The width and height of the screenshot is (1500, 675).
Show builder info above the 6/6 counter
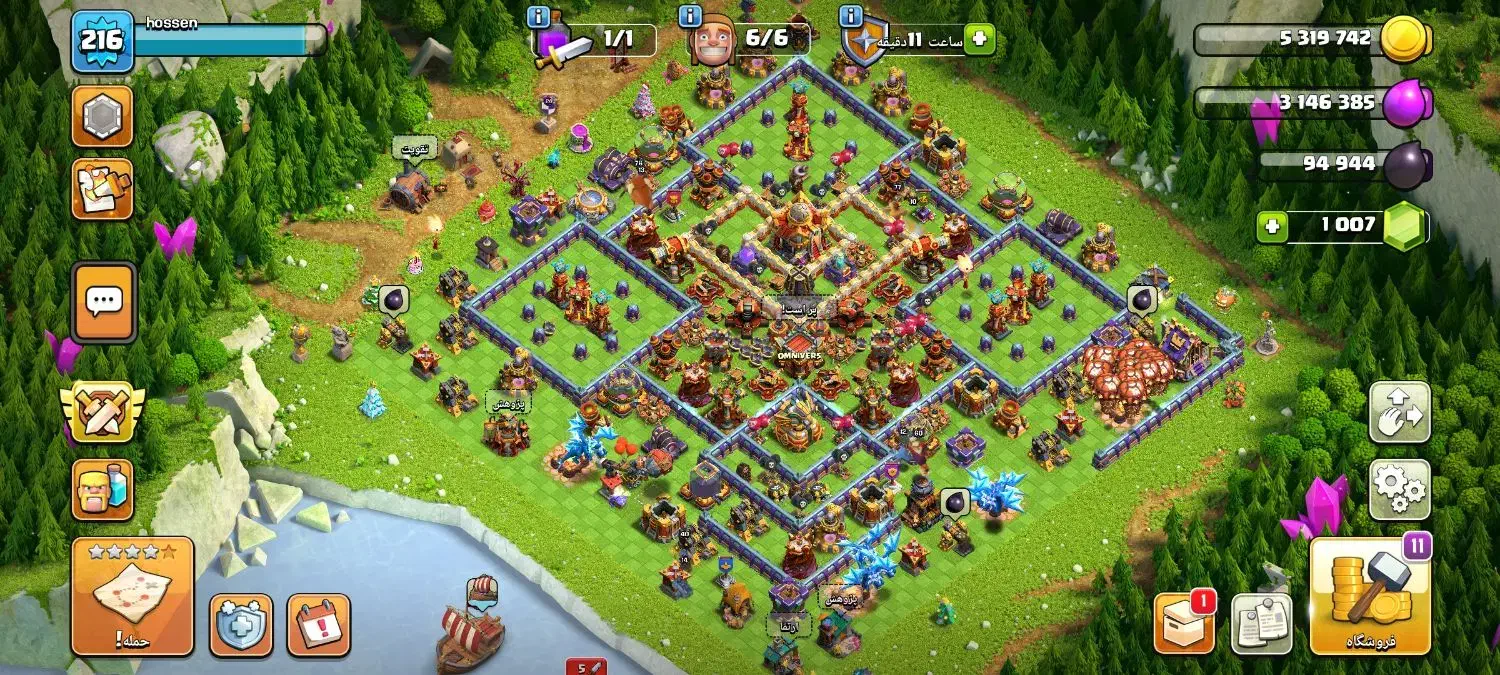[x=689, y=17]
